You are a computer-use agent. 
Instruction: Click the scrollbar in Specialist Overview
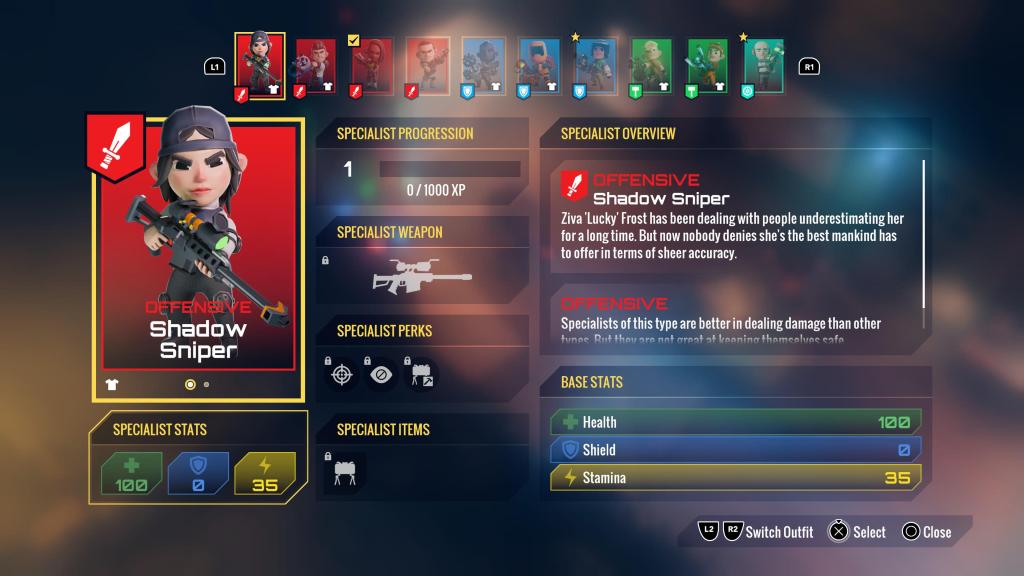tap(923, 233)
